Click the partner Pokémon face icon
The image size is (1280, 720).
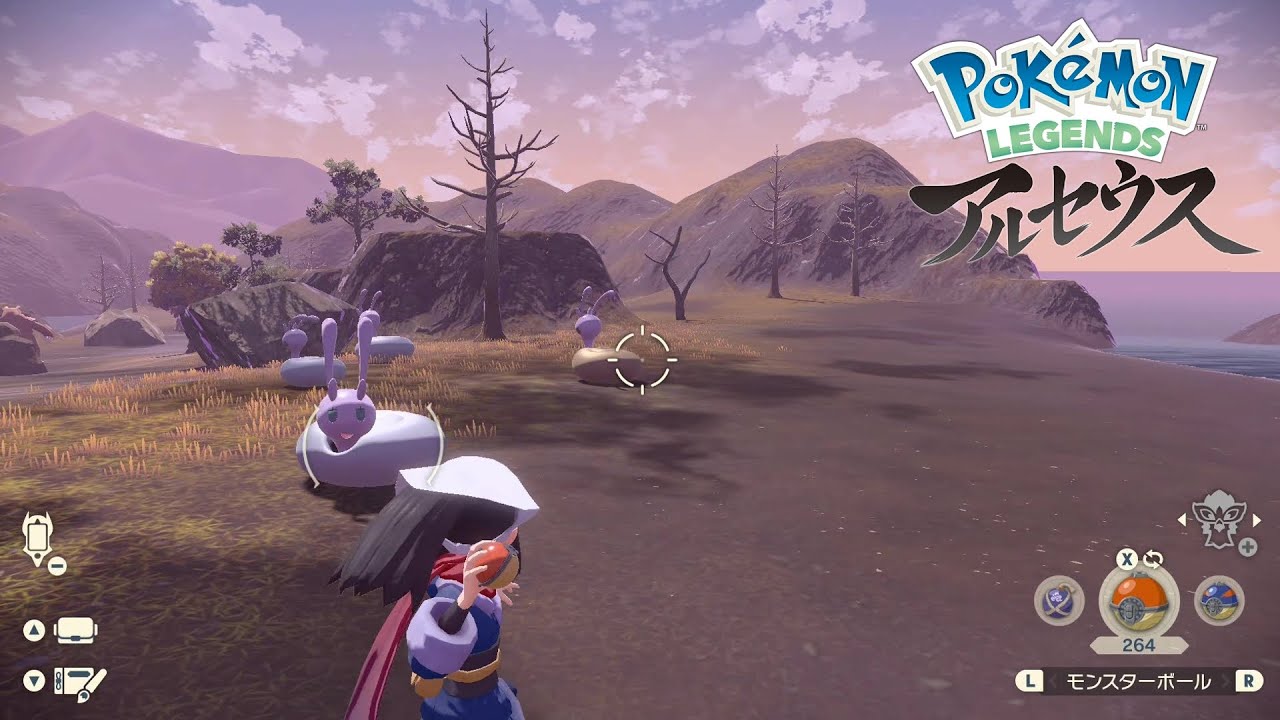pos(1221,519)
